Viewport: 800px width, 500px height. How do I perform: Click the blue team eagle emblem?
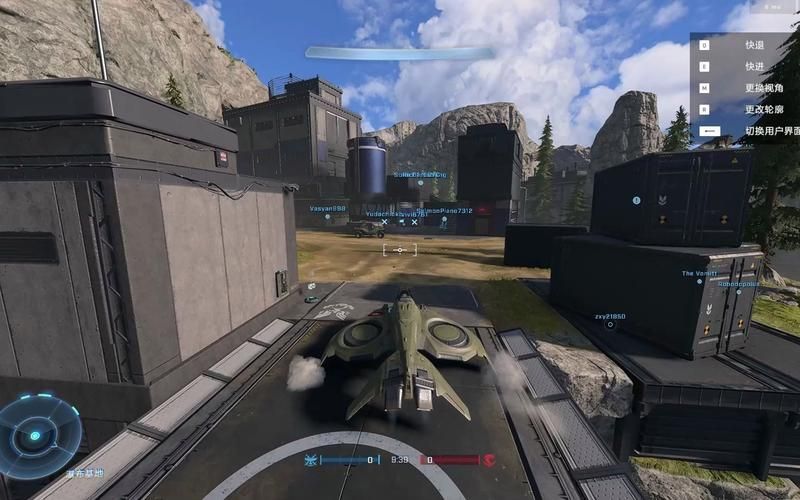tap(311, 460)
